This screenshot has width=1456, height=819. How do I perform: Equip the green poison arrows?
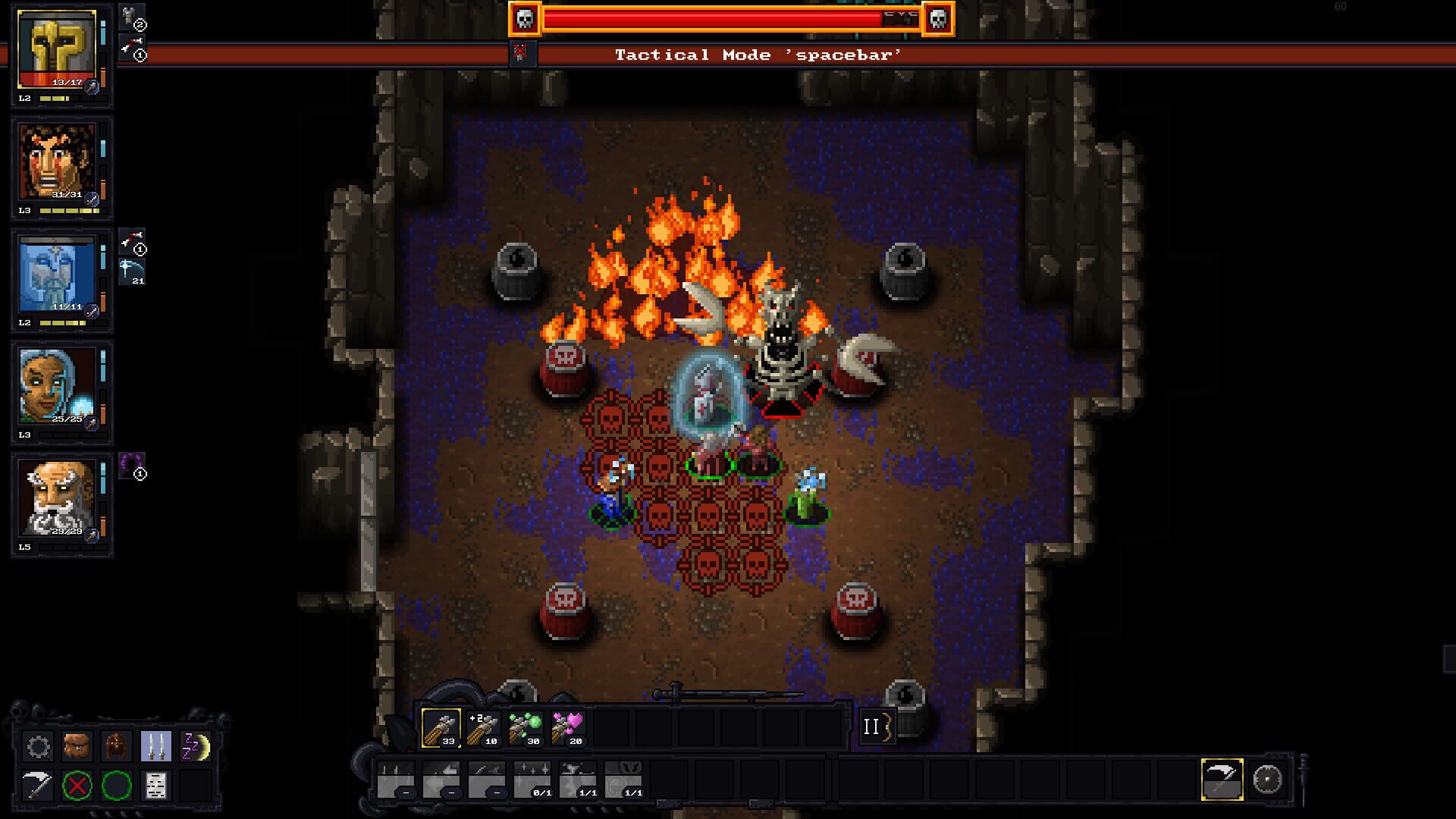(x=526, y=728)
